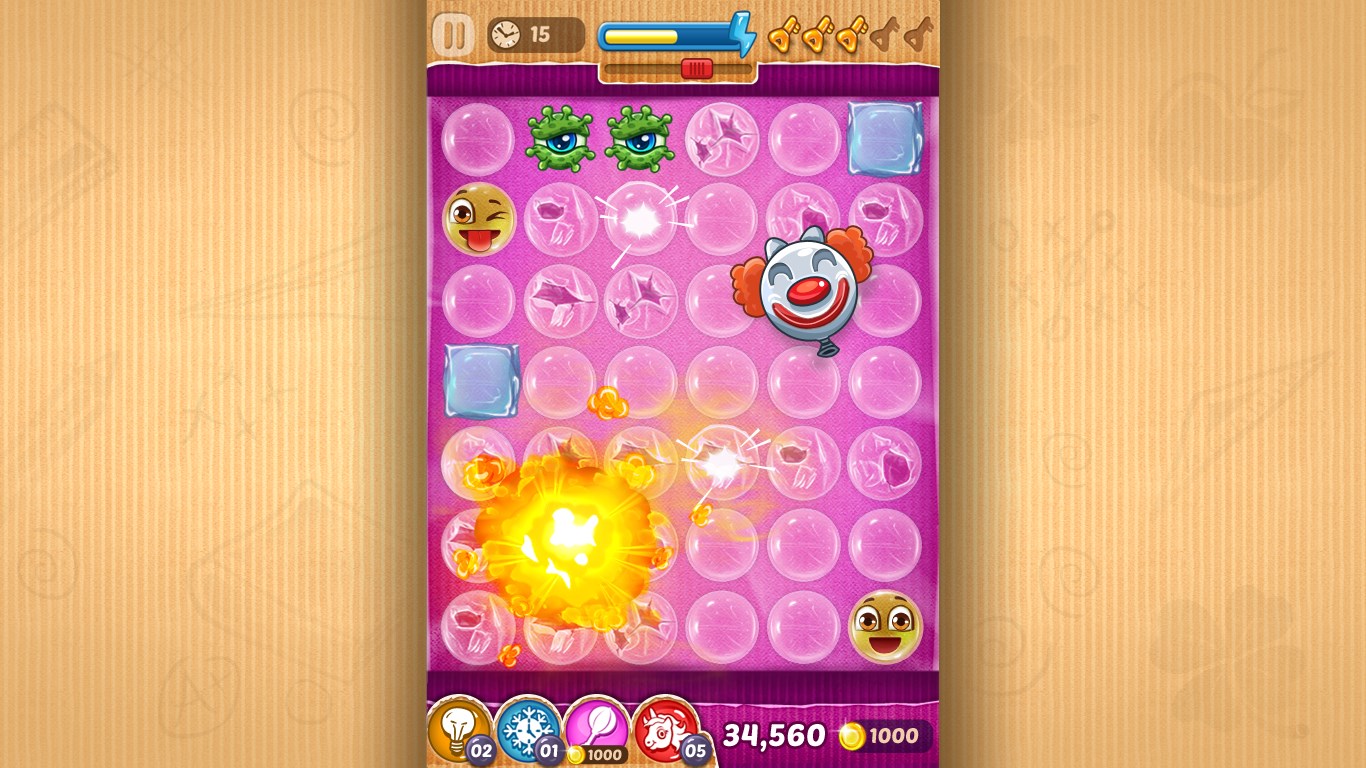Click the winking tongue-out emoji bubble
Image resolution: width=1366 pixels, height=768 pixels.
coord(478,220)
